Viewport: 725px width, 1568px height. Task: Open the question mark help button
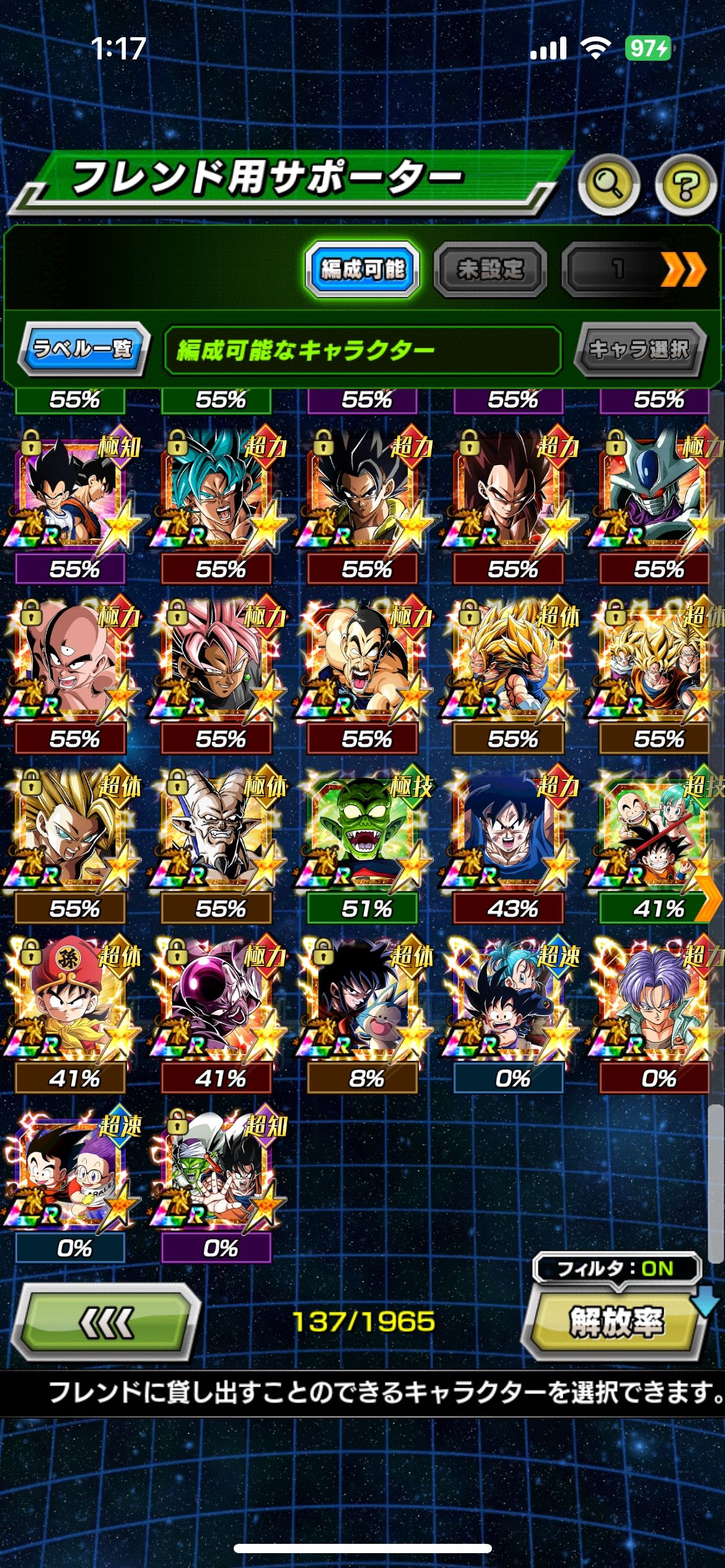(685, 183)
